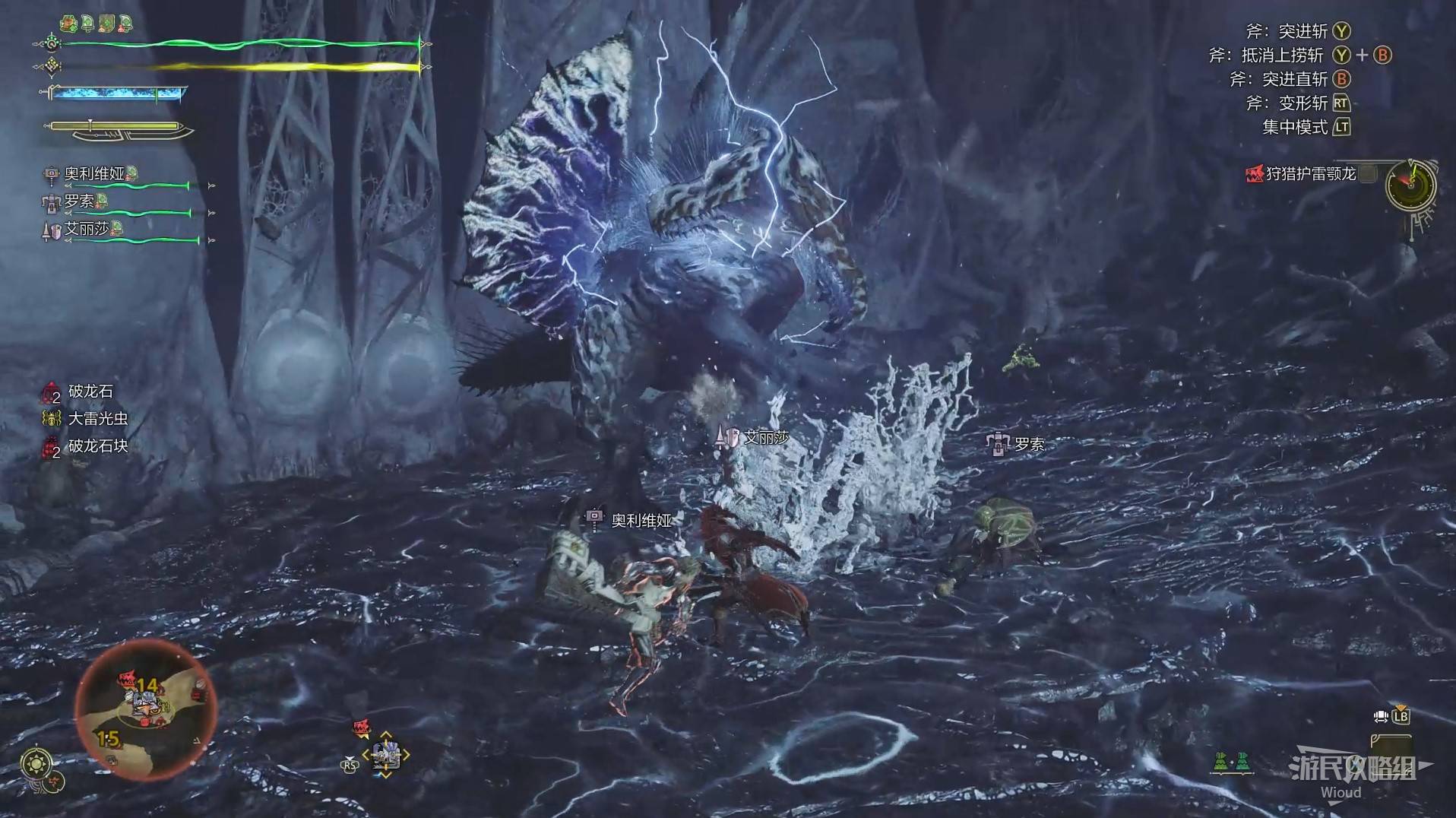Select the item bar slot at bottom right
This screenshot has width=1456, height=818.
(x=1391, y=748)
